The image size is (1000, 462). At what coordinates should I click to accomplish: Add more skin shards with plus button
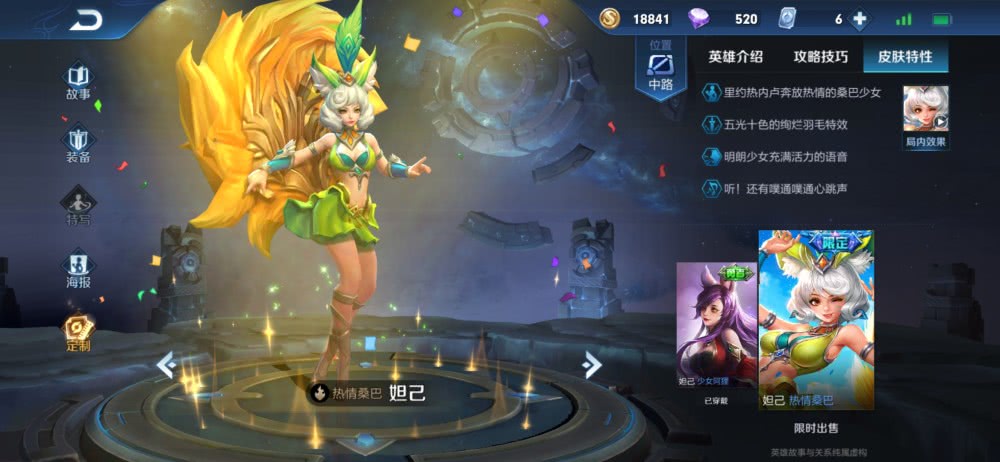click(858, 19)
